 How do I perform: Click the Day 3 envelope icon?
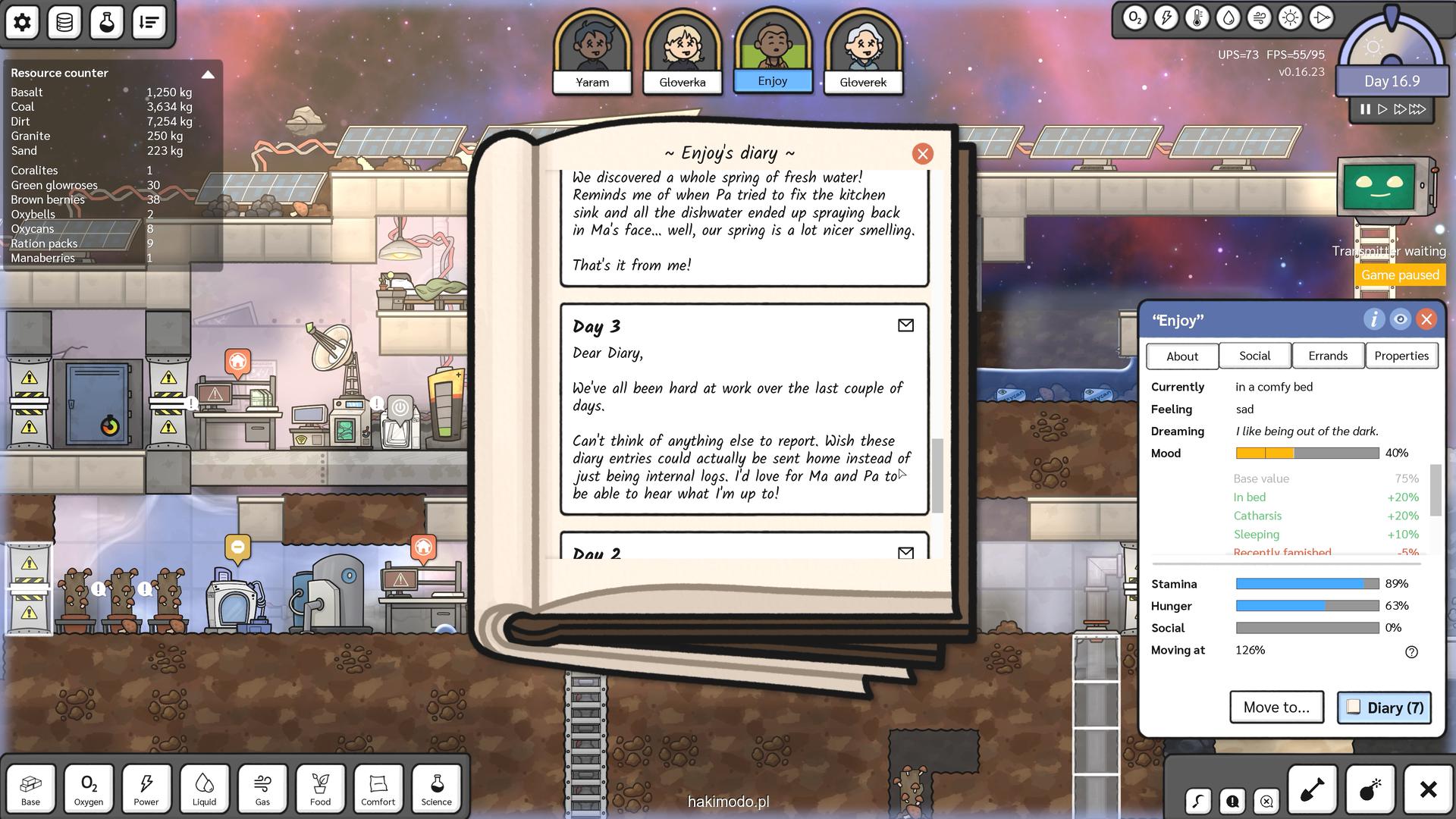(905, 325)
